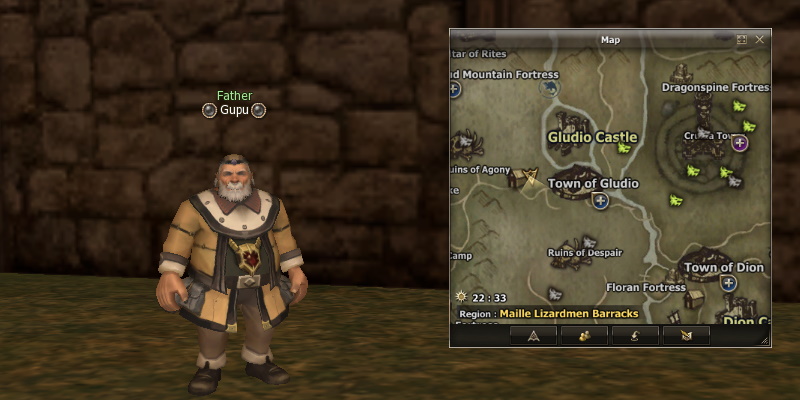Click the blue plus marker under Town of Gludio
The width and height of the screenshot is (800, 400).
coord(600,201)
